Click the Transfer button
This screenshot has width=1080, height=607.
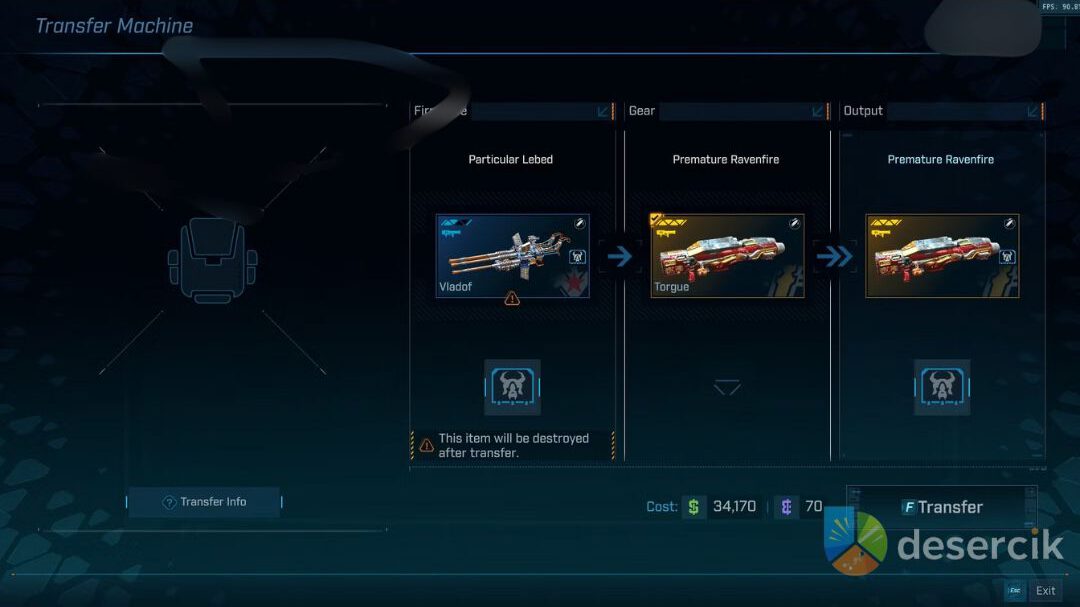click(x=940, y=507)
